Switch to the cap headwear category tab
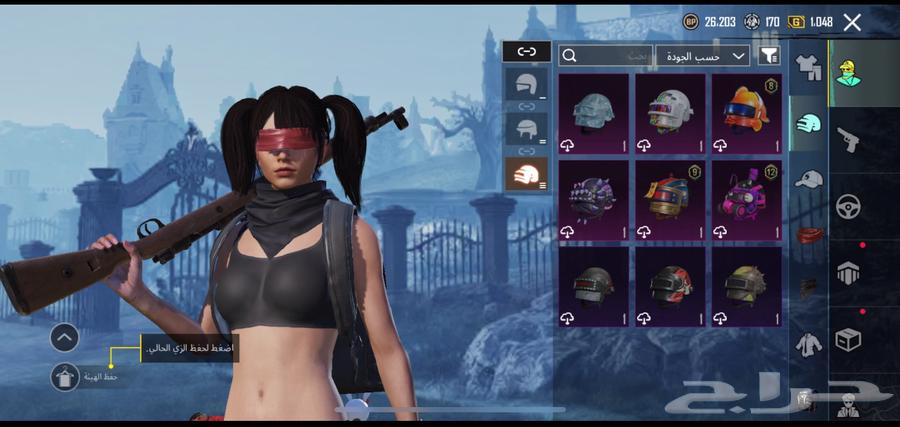The height and width of the screenshot is (427, 900). click(807, 180)
